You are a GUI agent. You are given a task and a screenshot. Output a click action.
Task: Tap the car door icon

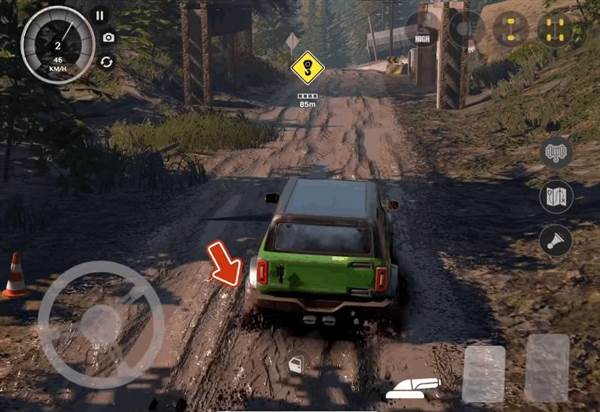point(296,366)
